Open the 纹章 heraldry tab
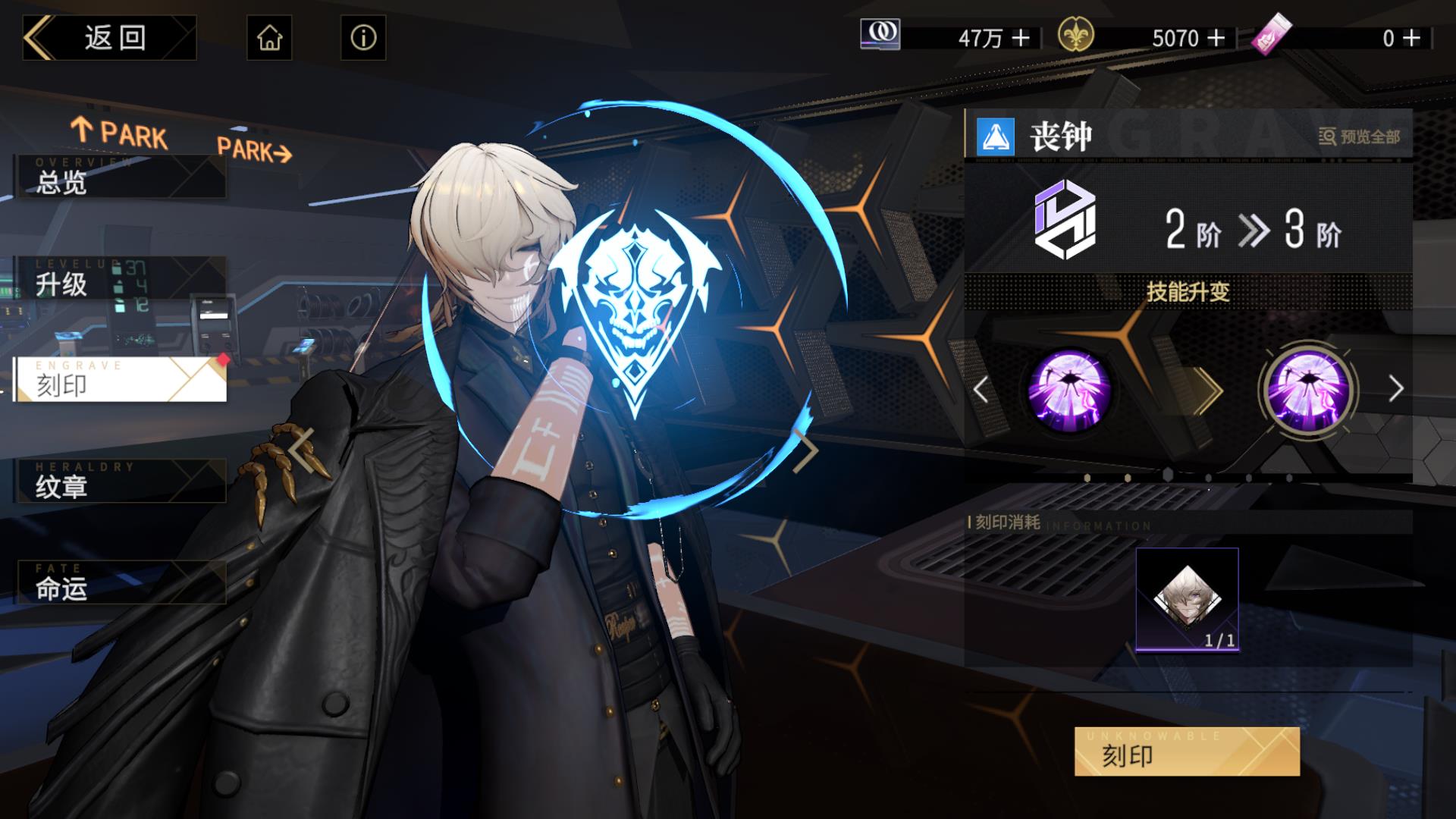The height and width of the screenshot is (819, 1456). 120,482
